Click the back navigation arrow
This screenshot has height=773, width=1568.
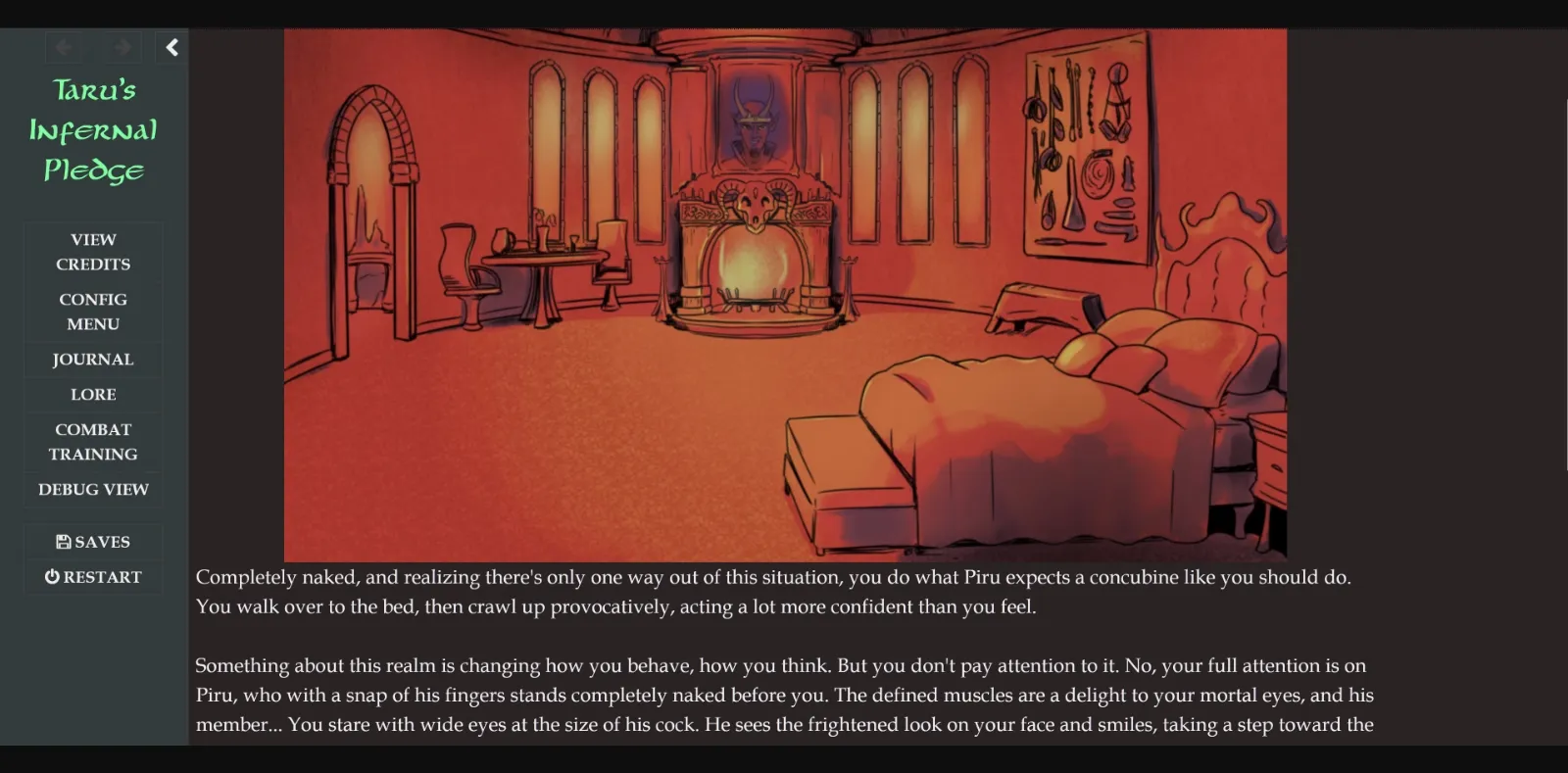pos(63,46)
